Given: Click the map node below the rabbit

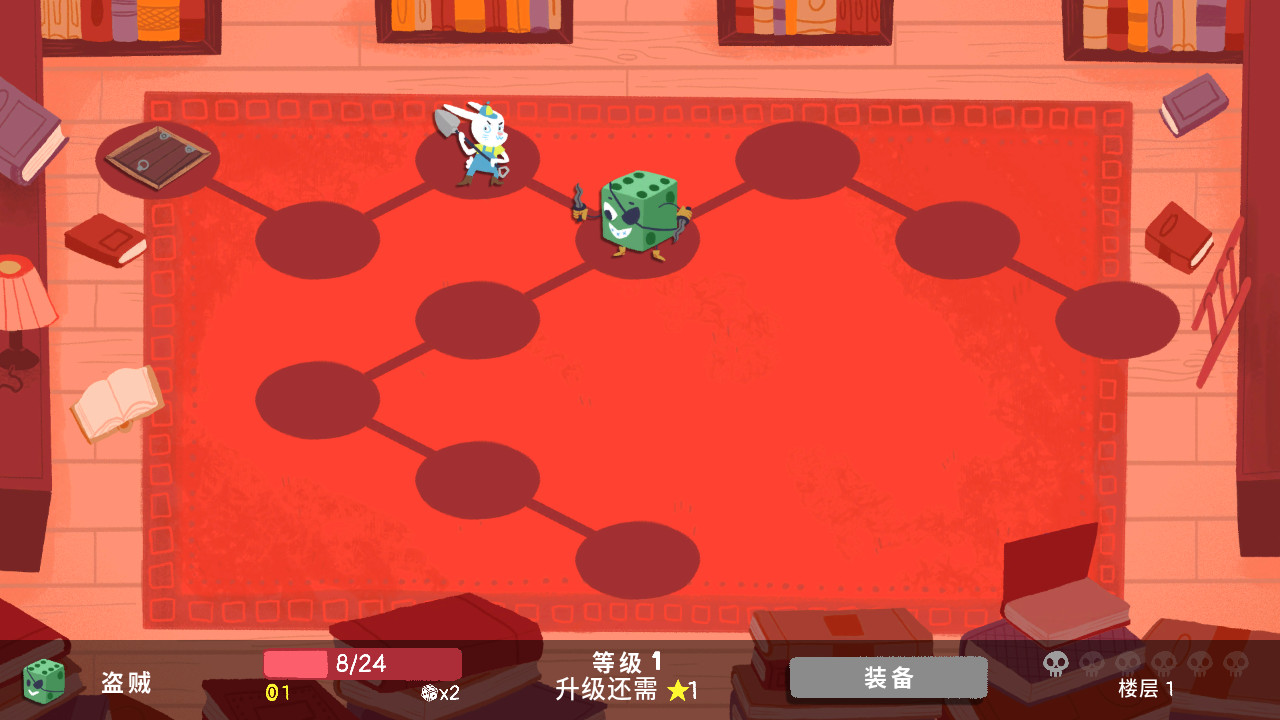Looking at the screenshot, I should [x=477, y=318].
